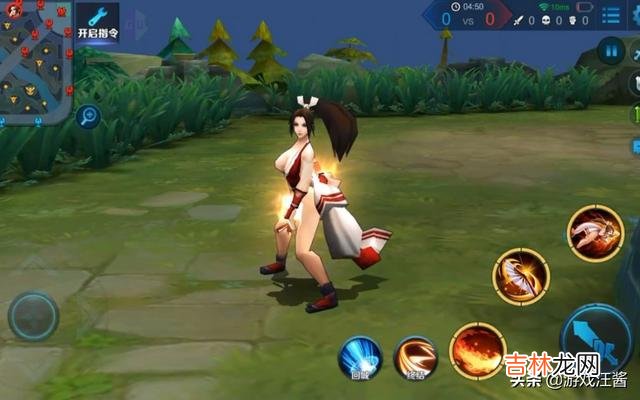The height and width of the screenshot is (400, 640).
Task: Click the magnifying glass zoom button
Action: [89, 116]
